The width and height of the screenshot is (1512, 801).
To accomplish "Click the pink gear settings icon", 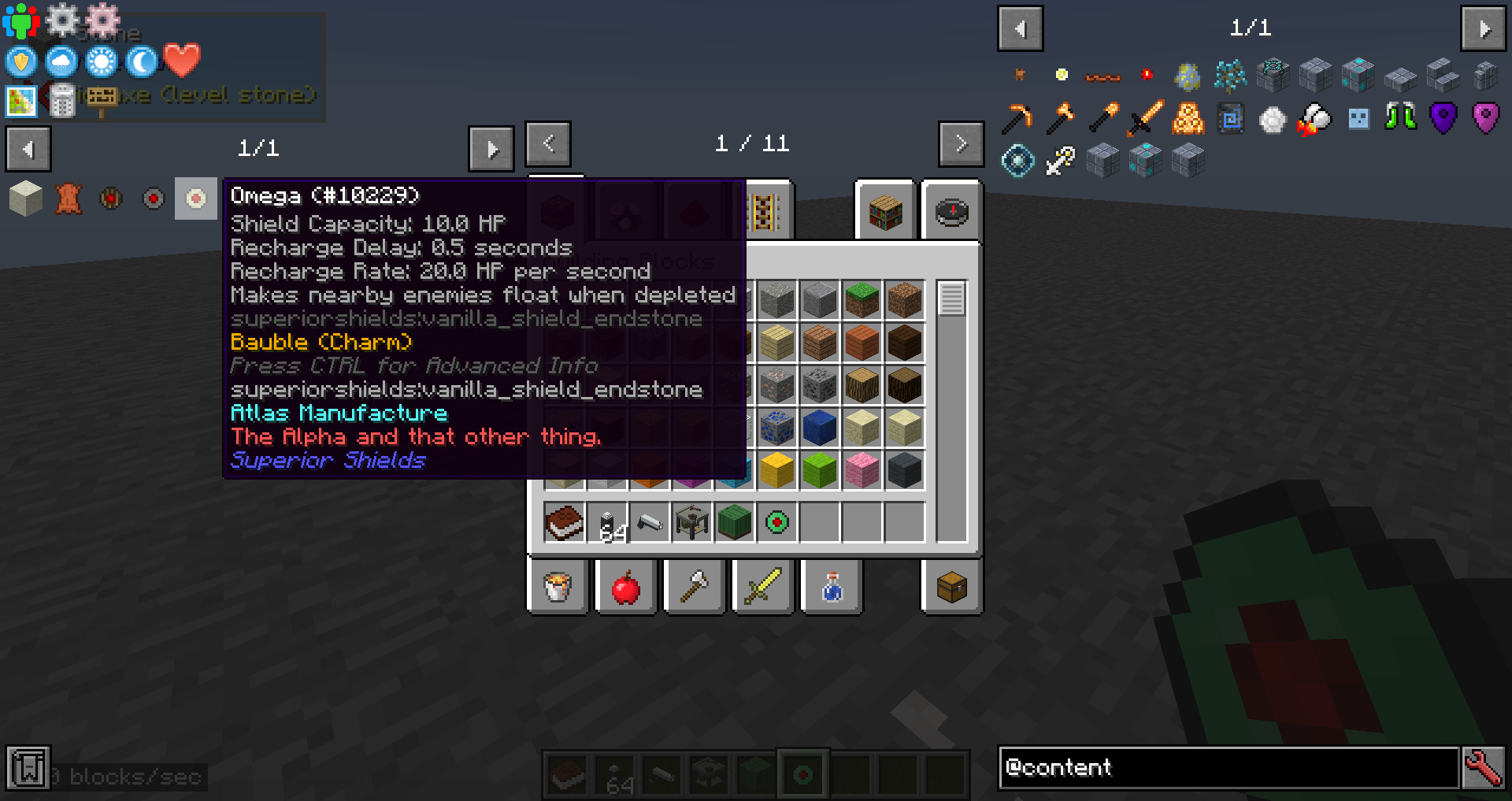I will 103,20.
